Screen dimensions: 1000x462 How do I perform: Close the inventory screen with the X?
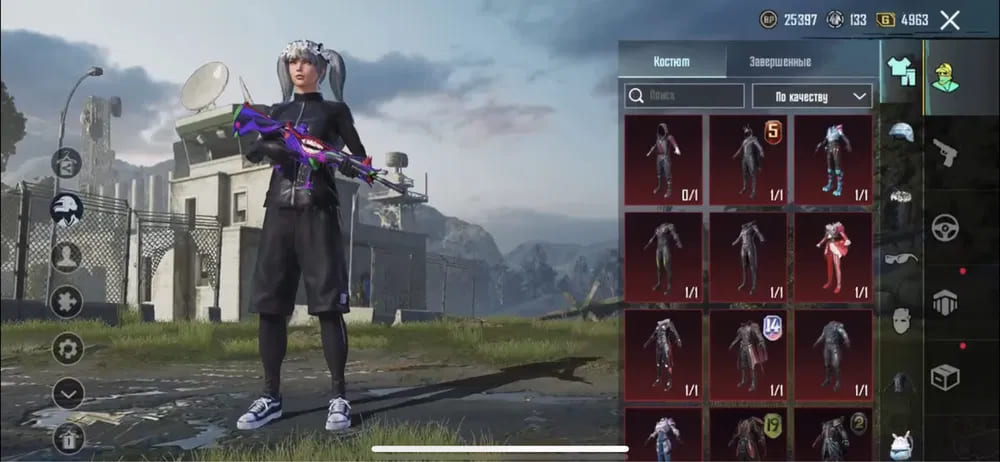pos(950,20)
